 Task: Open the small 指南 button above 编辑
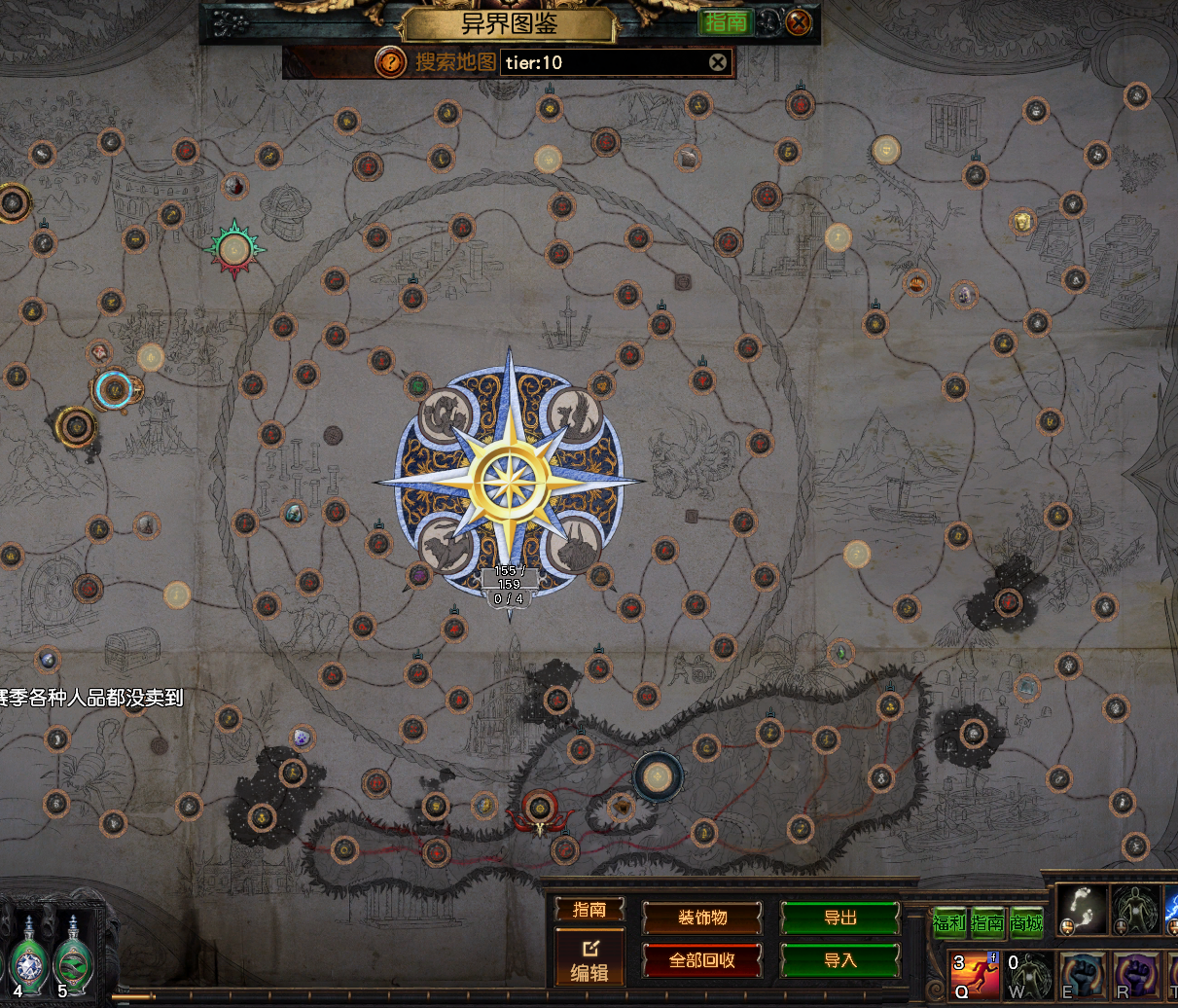tap(589, 909)
